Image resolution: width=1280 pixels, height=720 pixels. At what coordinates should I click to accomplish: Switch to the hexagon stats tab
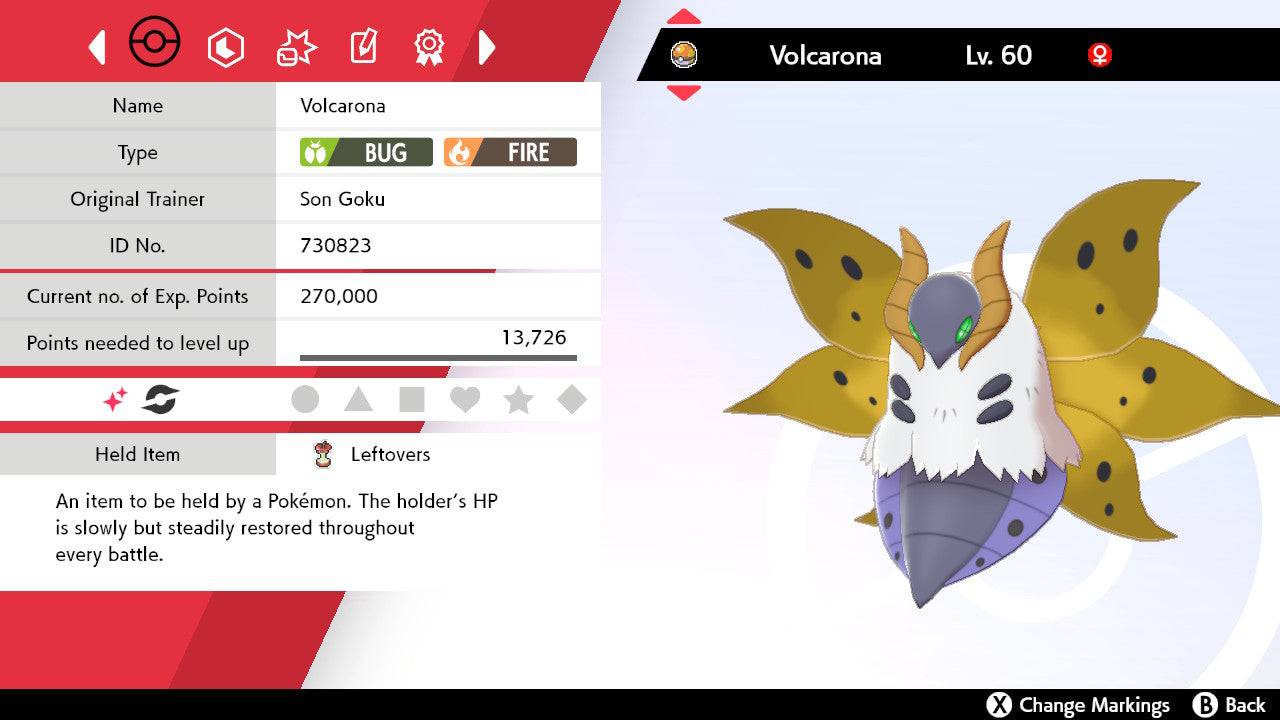(x=225, y=47)
